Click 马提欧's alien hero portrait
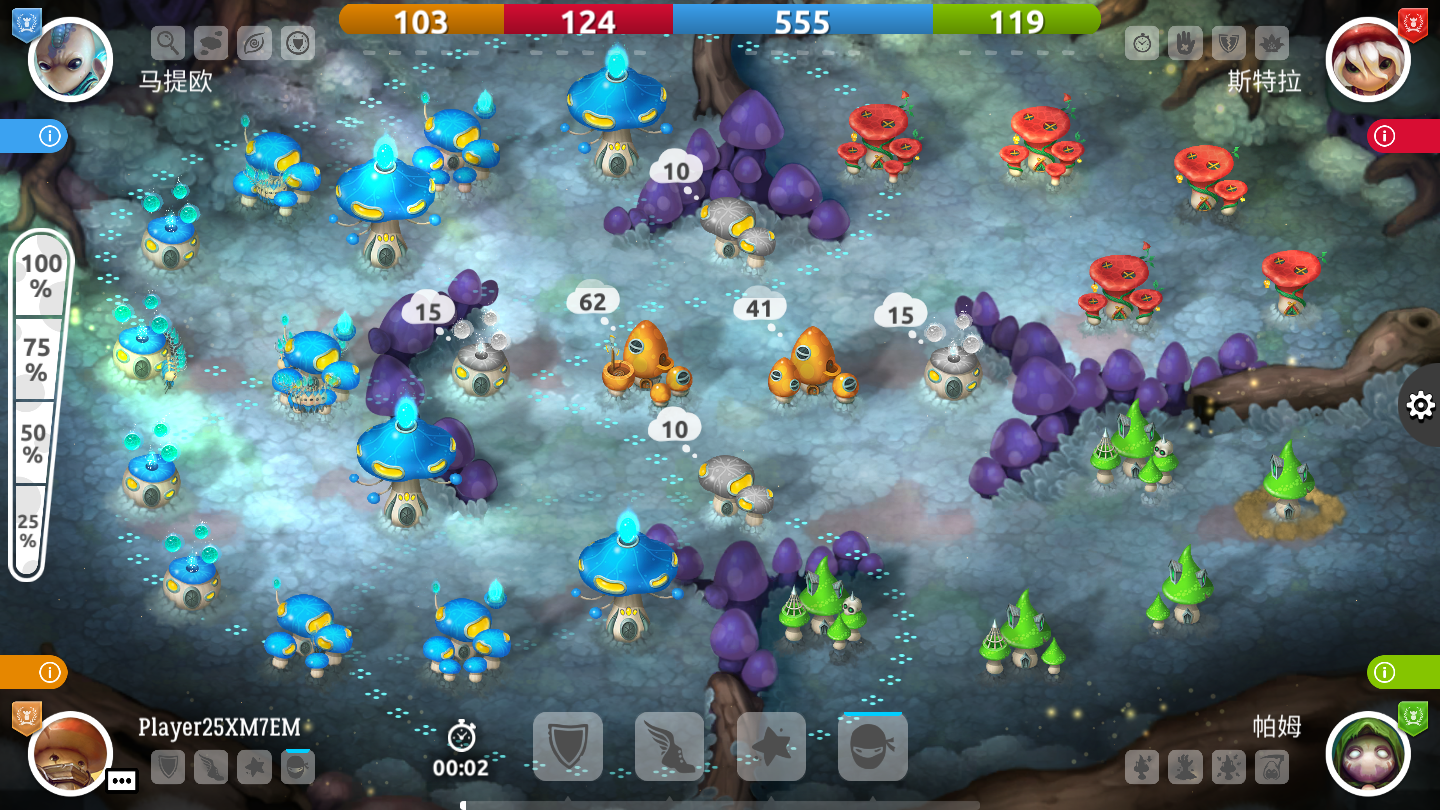The image size is (1440, 810). click(x=70, y=59)
